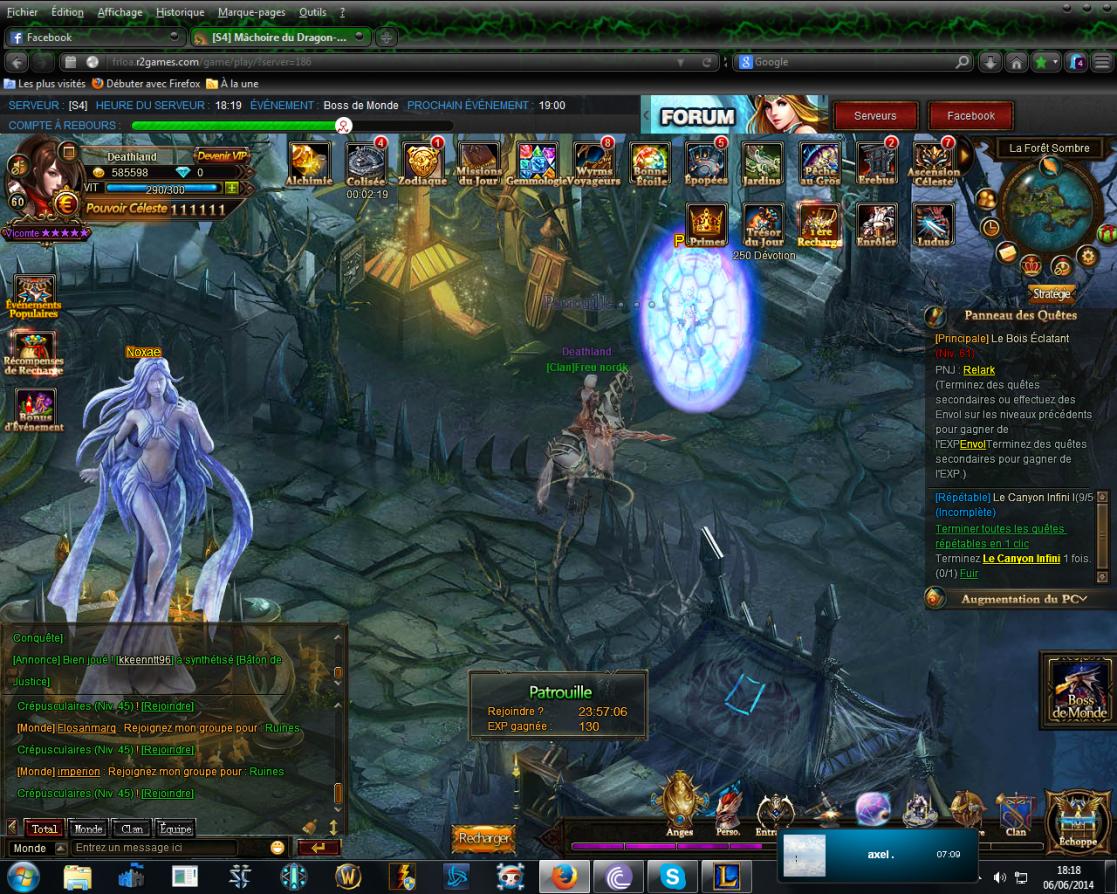This screenshot has width=1117, height=894.
Task: Enter the Colisée arena
Action: click(x=366, y=162)
